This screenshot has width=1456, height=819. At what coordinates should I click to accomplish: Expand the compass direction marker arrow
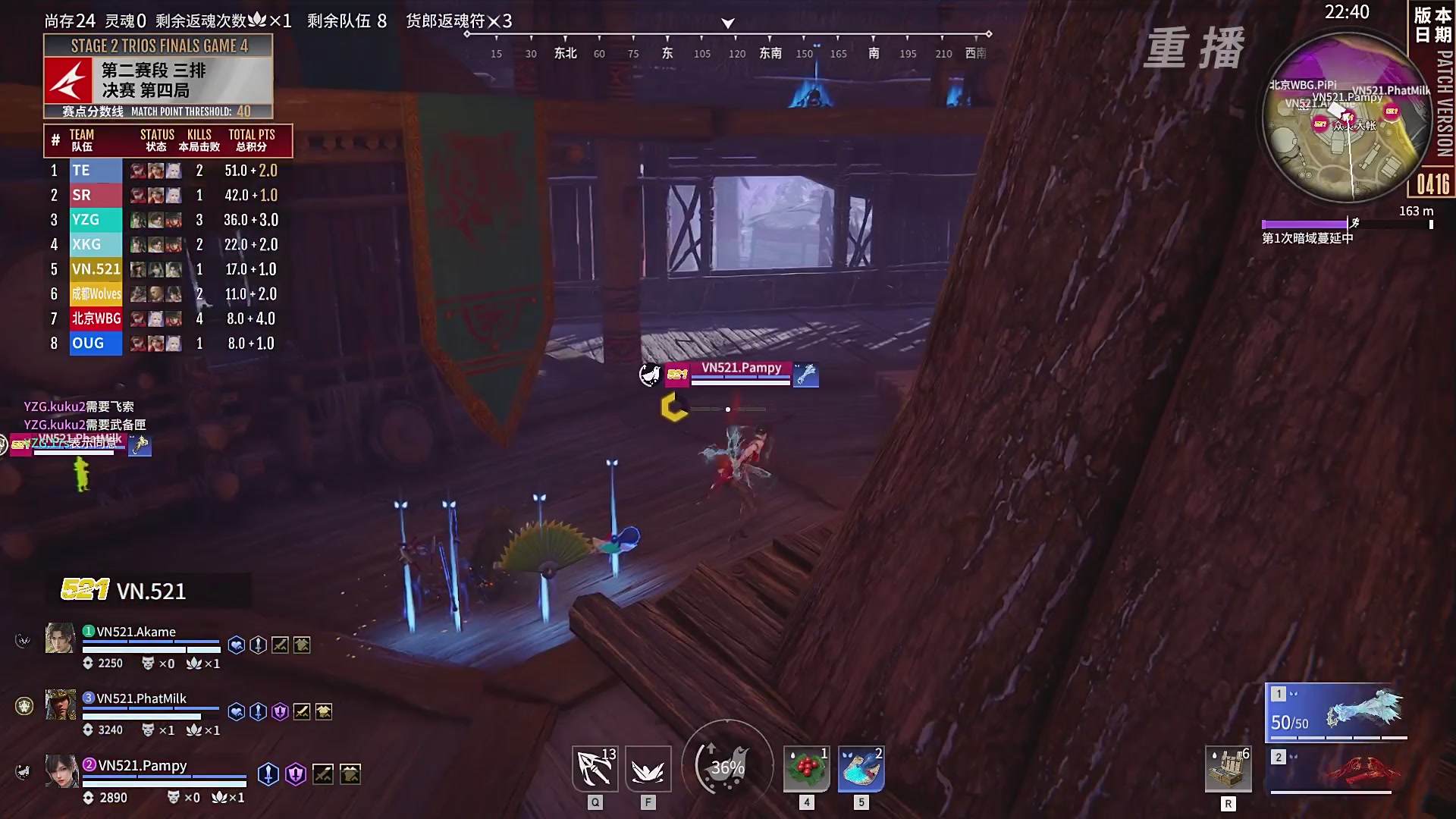pos(727,24)
